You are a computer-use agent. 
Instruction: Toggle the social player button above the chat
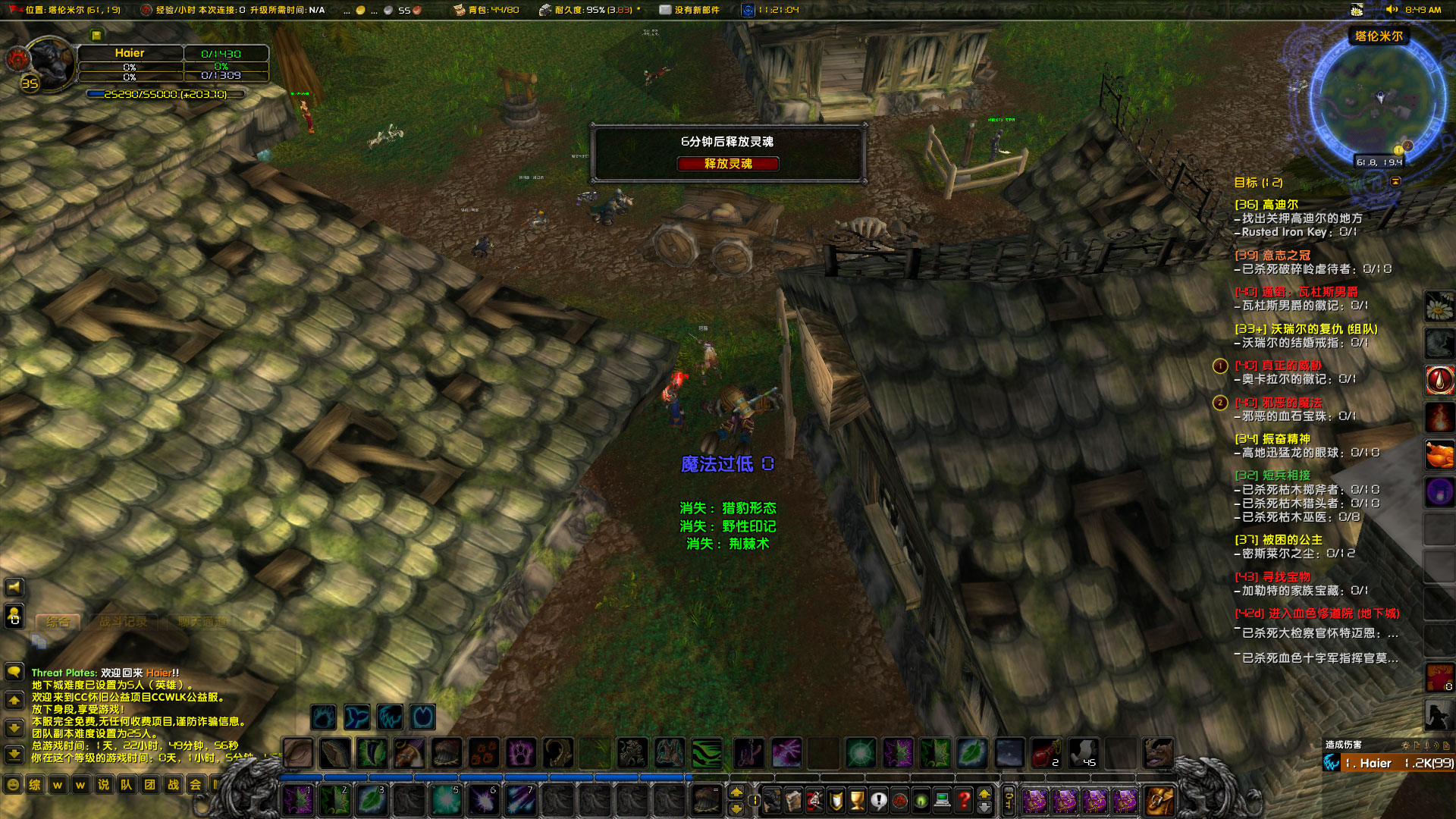pyautogui.click(x=14, y=616)
